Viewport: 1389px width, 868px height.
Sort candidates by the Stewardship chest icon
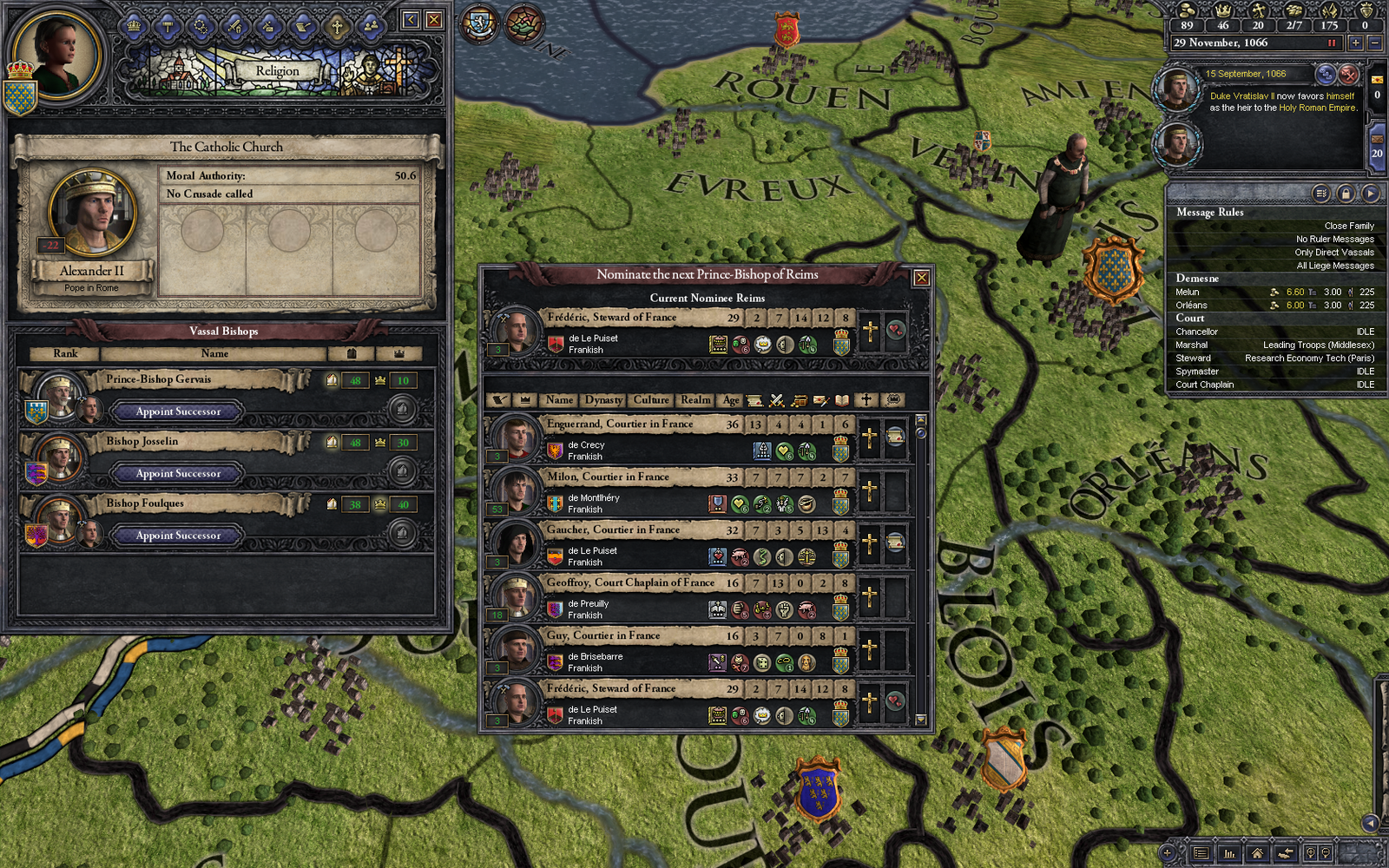tap(800, 401)
